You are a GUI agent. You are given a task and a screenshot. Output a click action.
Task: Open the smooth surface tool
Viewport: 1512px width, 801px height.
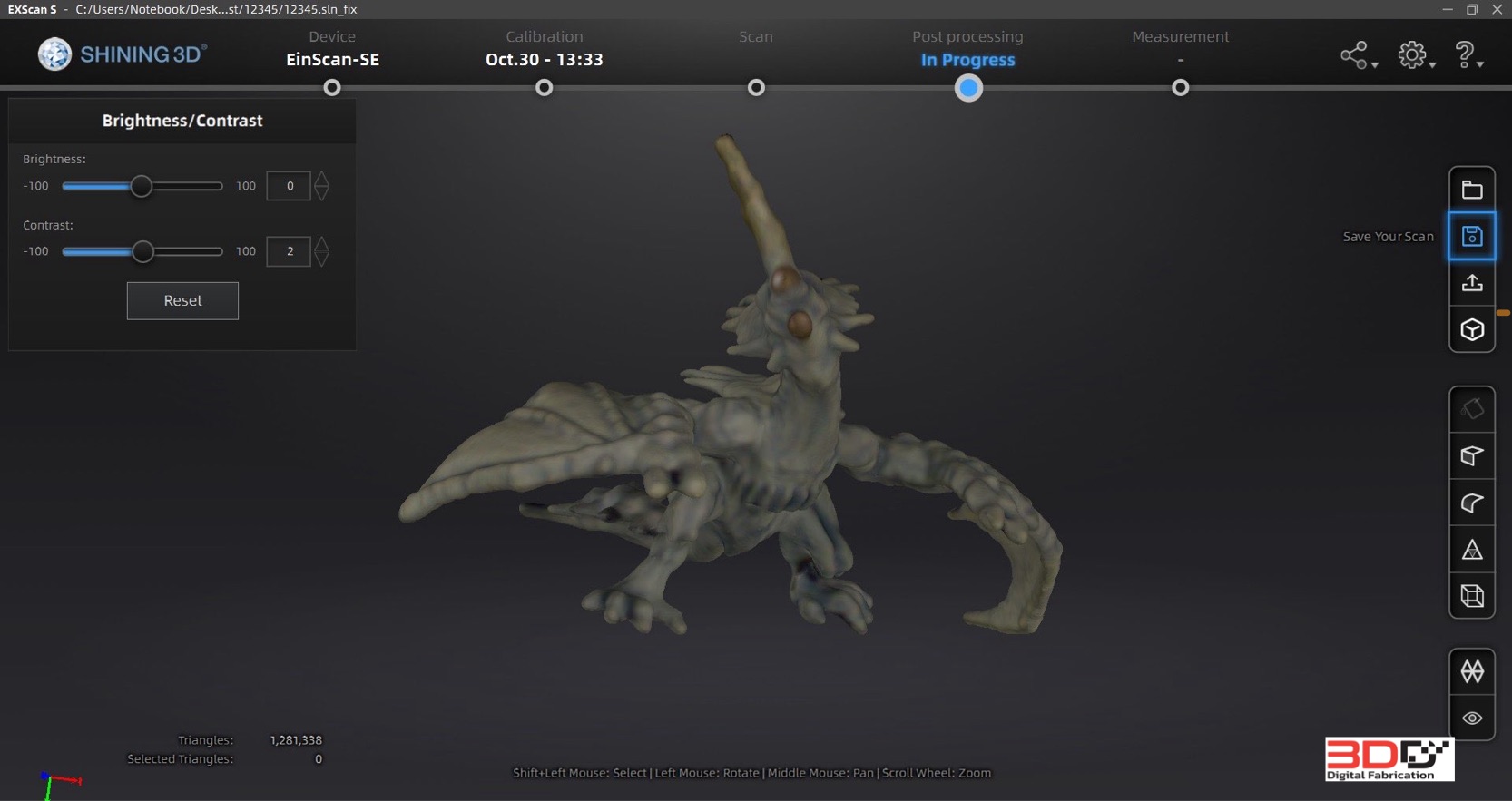pyautogui.click(x=1470, y=503)
